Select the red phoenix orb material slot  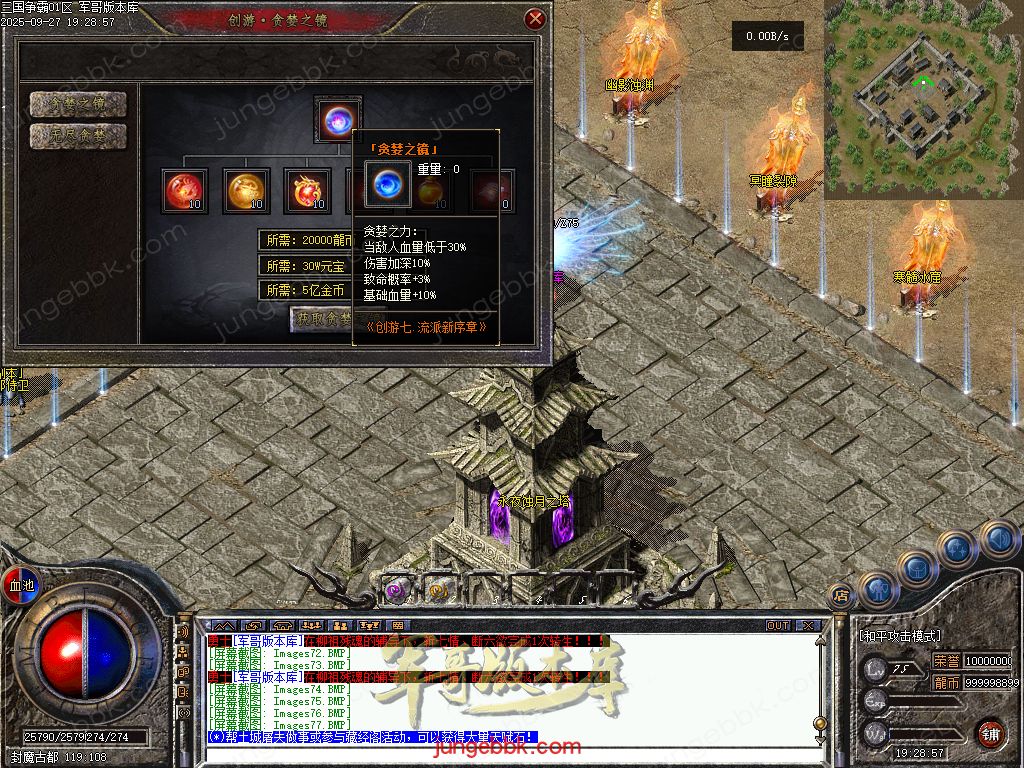tap(184, 189)
